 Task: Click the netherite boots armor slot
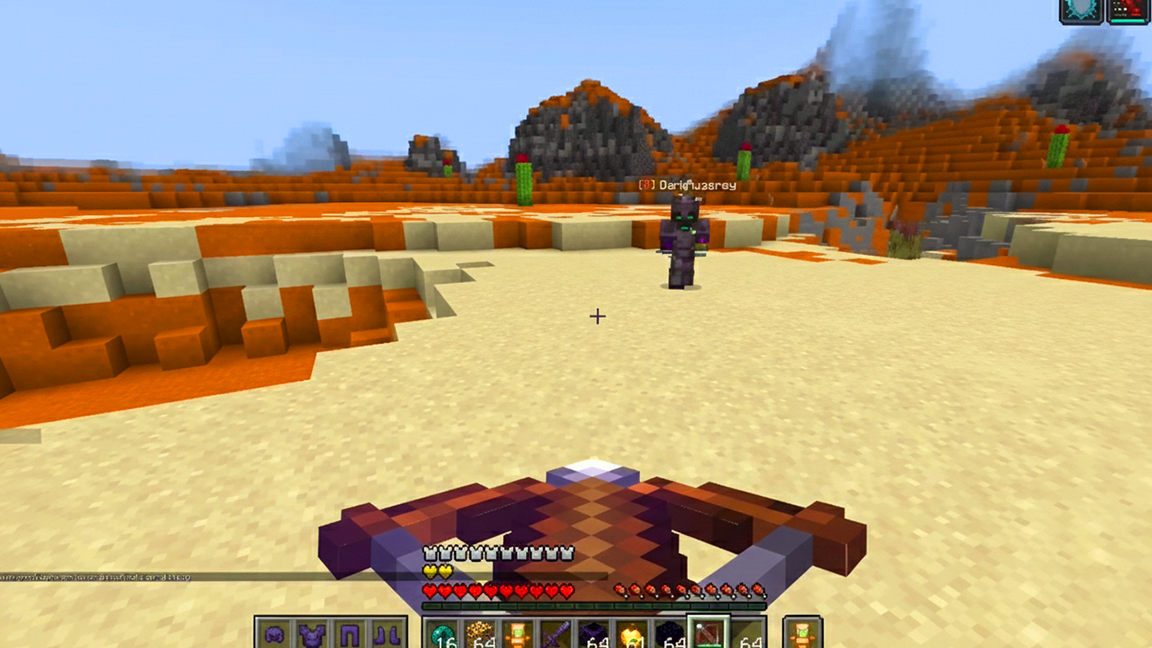[386, 634]
